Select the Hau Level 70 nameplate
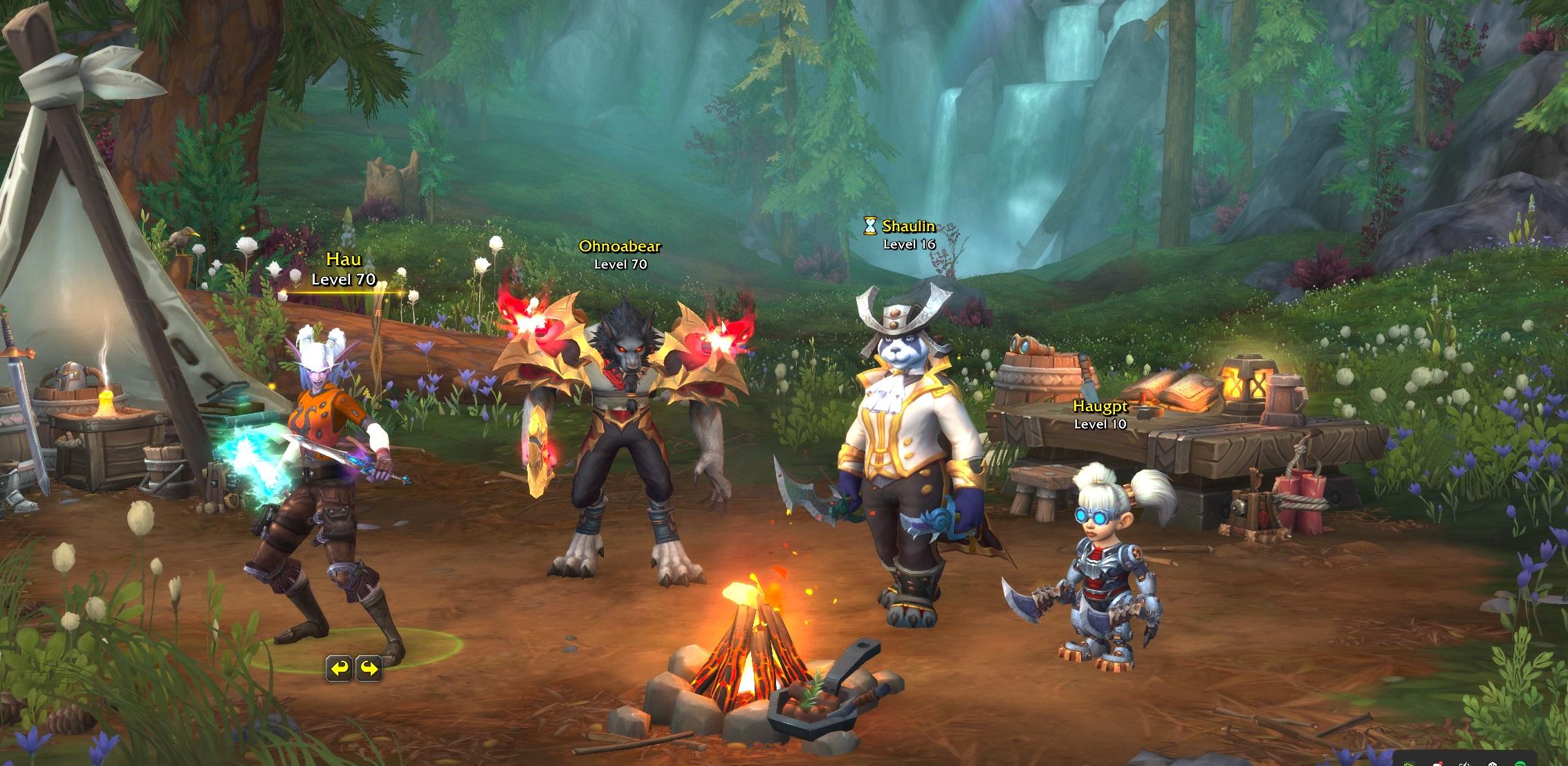The height and width of the screenshot is (766, 1568). [x=343, y=270]
